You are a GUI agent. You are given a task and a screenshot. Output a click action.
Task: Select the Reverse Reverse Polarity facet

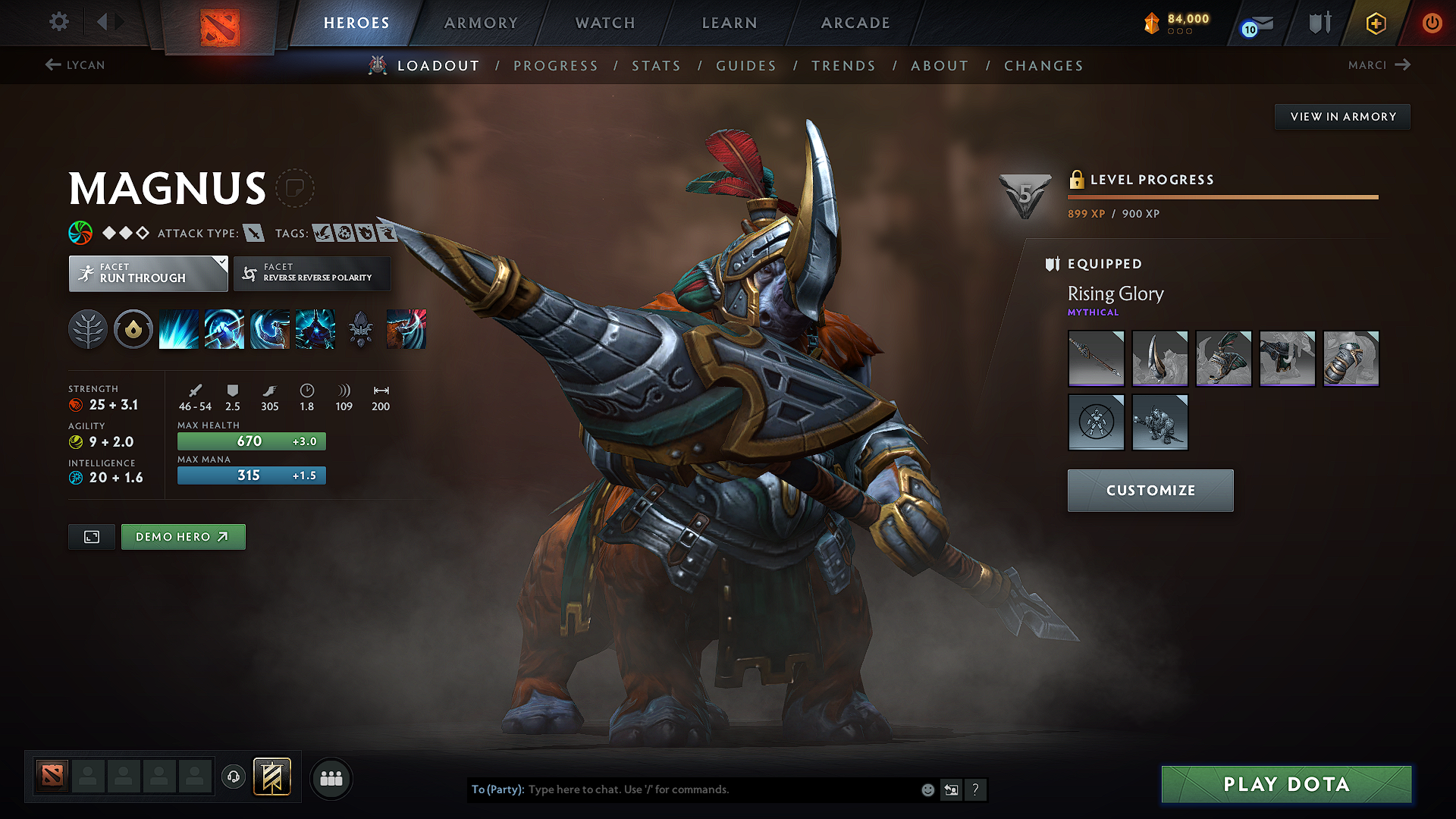click(312, 273)
